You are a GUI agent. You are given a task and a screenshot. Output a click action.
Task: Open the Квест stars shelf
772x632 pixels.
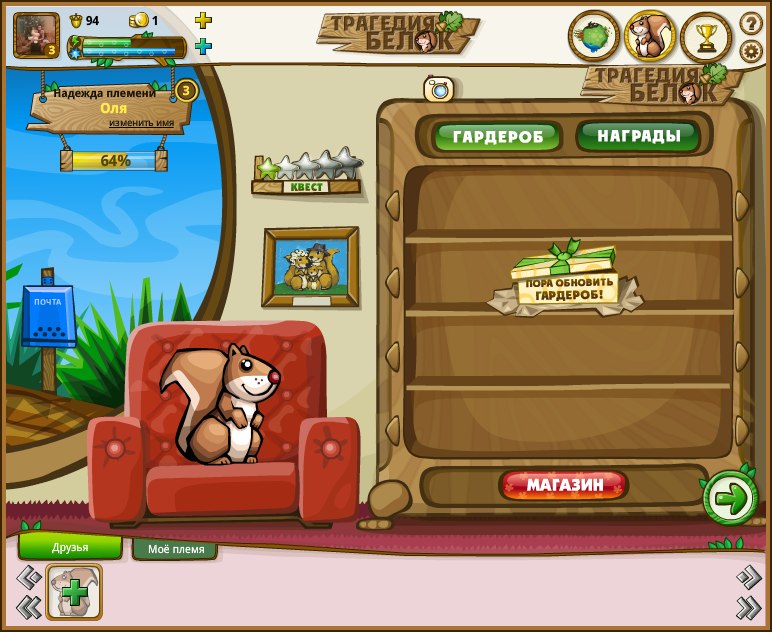(306, 174)
